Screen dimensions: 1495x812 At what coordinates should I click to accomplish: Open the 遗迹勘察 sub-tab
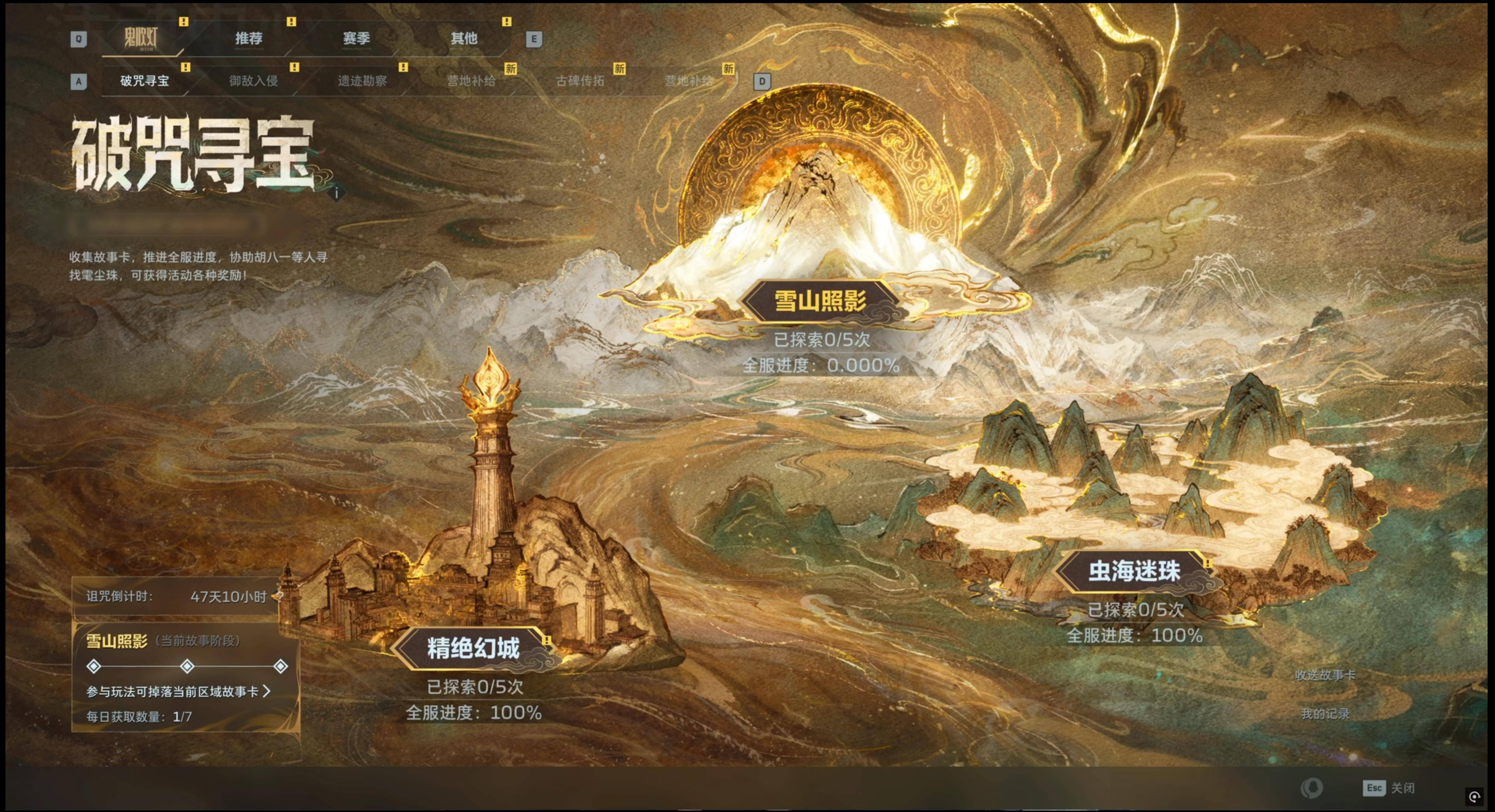[x=362, y=81]
